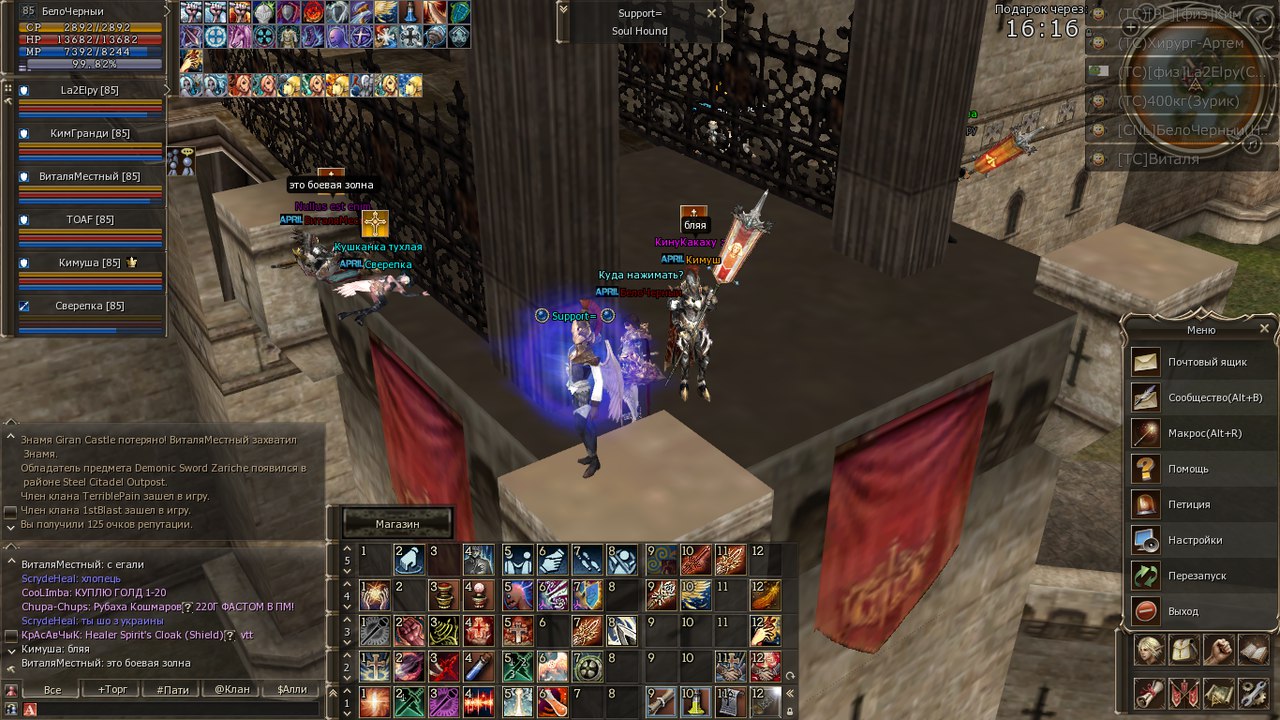Switch chat to the +Торг tab
This screenshot has width=1280, height=720.
pyautogui.click(x=112, y=690)
